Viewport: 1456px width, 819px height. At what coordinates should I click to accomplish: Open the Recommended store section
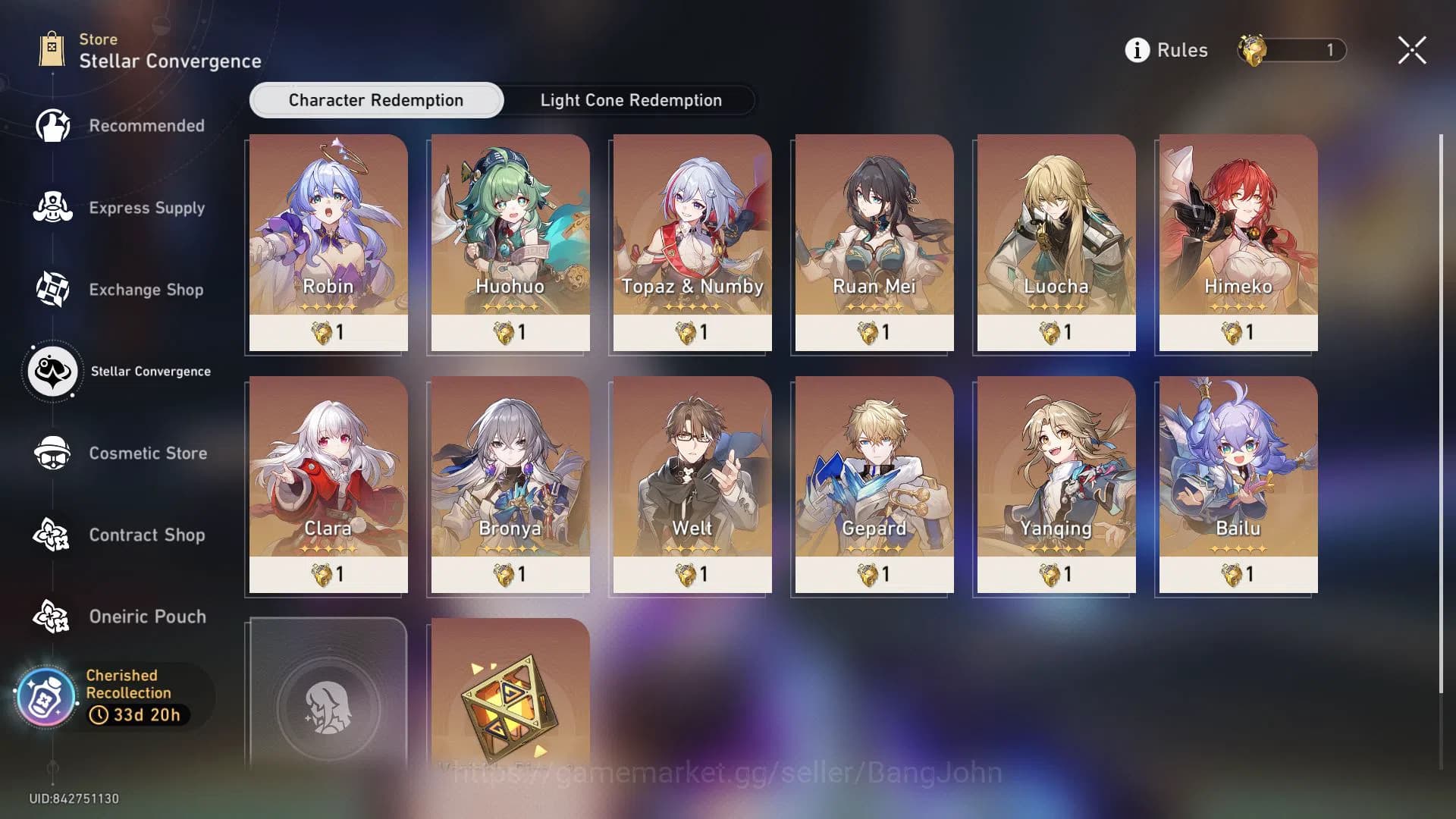pyautogui.click(x=52, y=125)
